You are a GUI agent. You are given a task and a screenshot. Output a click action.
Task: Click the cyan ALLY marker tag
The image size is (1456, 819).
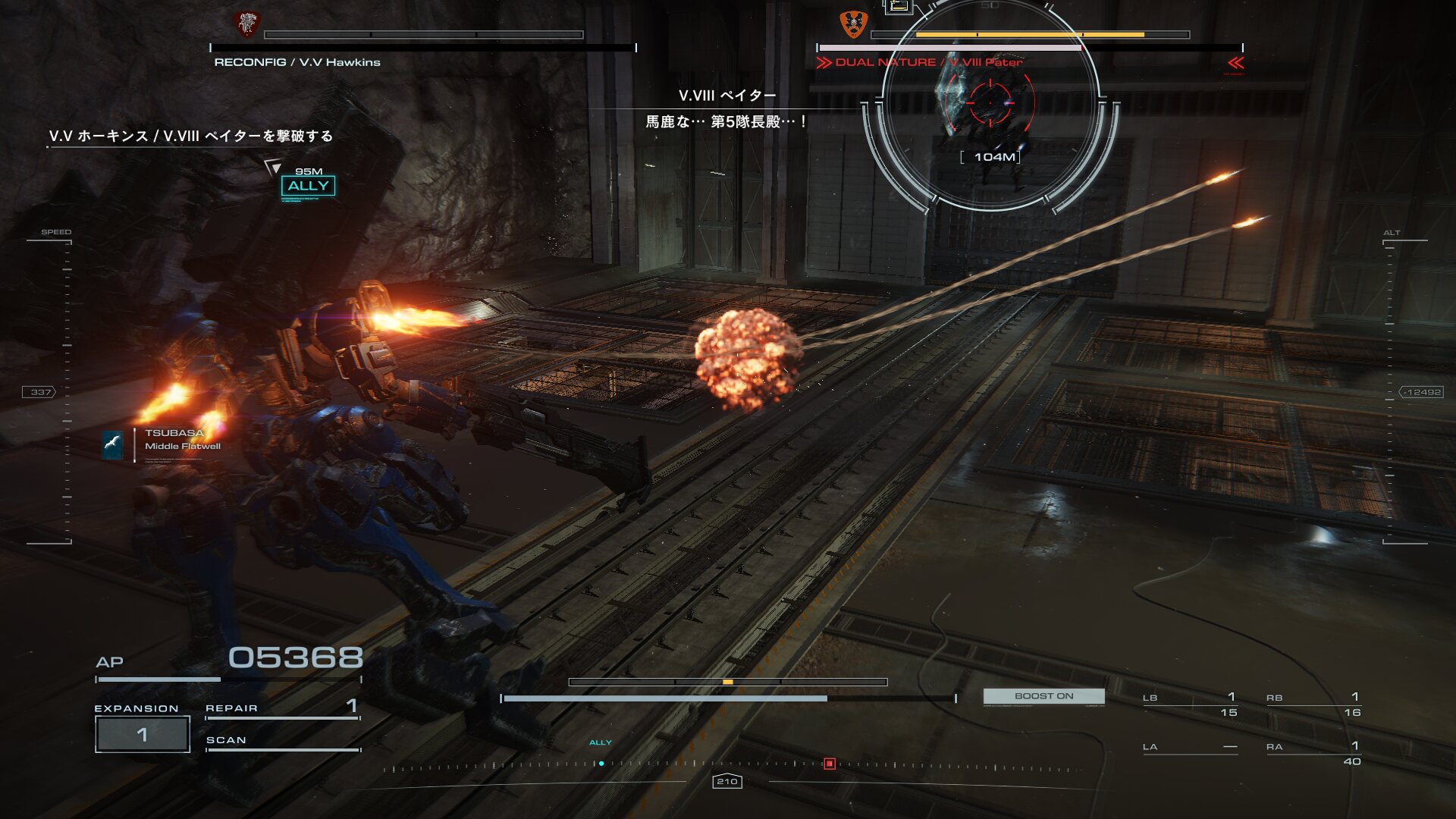pos(308,186)
